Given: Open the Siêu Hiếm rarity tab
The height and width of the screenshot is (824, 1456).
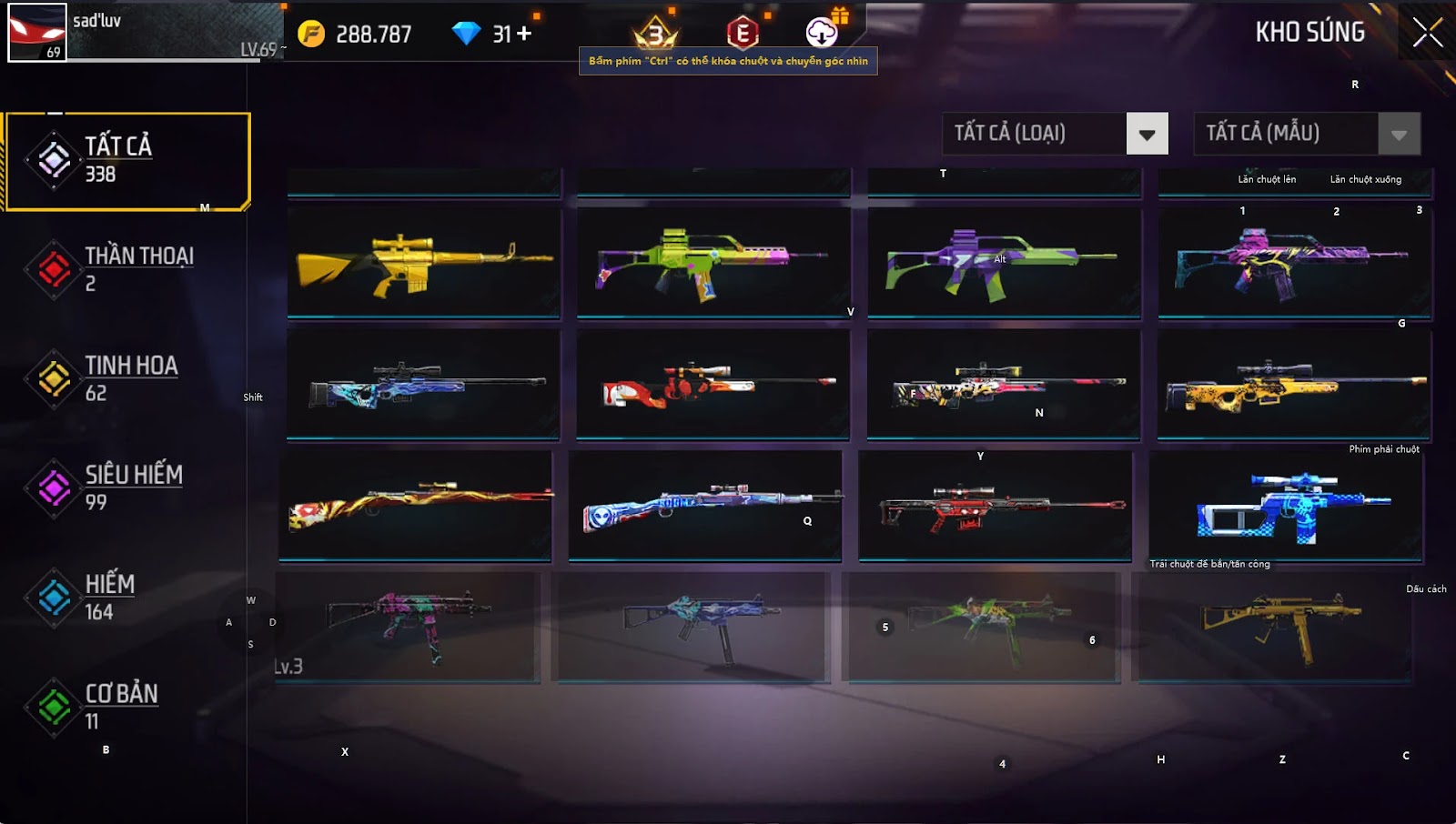Looking at the screenshot, I should [x=127, y=487].
